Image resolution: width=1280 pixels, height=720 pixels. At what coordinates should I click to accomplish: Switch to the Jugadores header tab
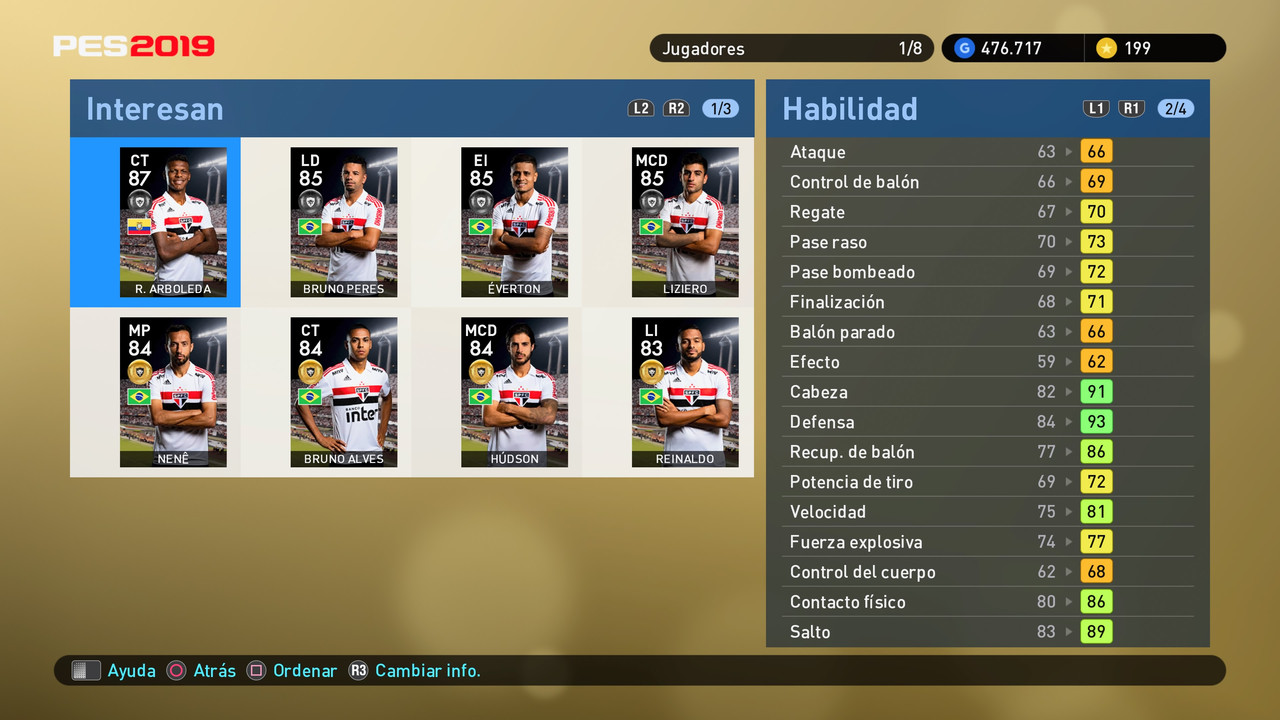click(x=703, y=47)
